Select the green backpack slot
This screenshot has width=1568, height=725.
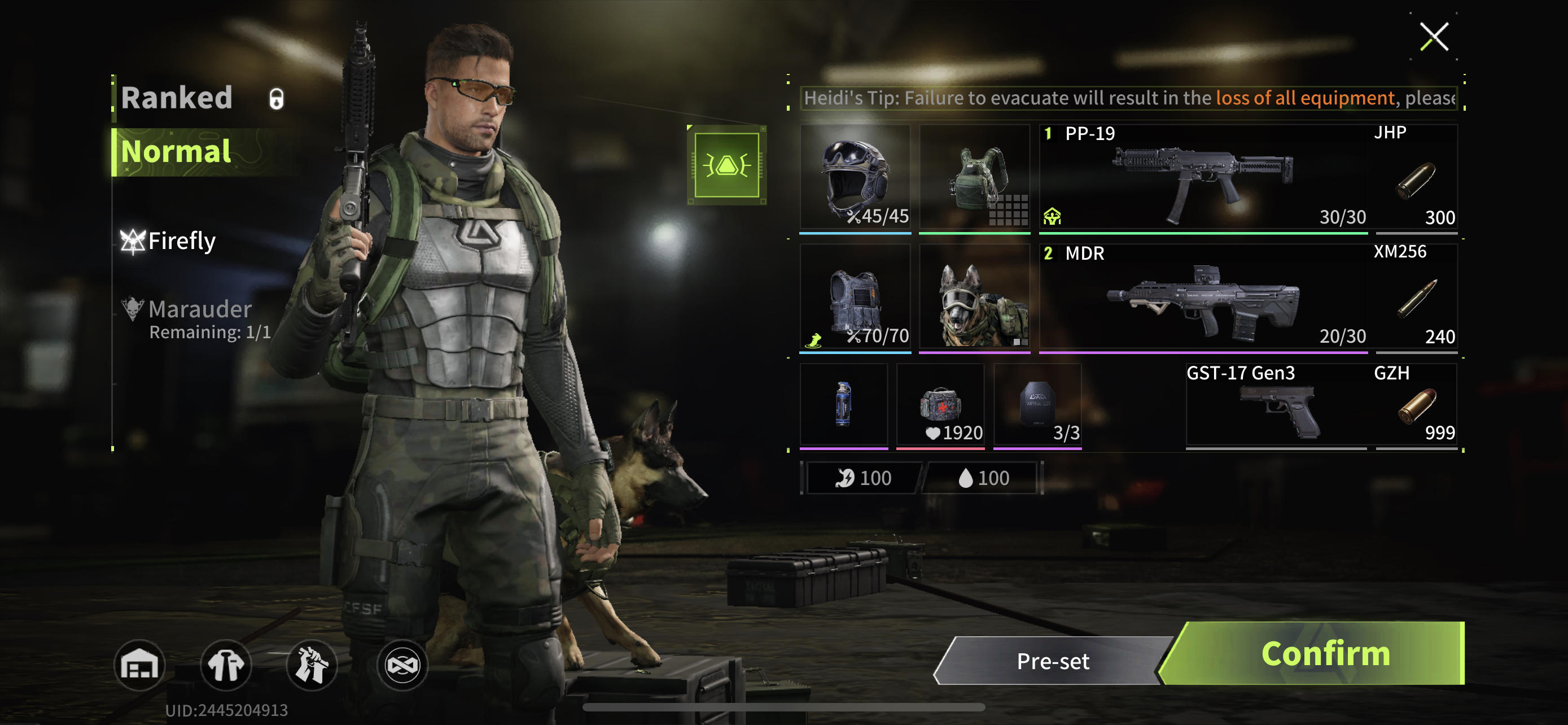(974, 177)
